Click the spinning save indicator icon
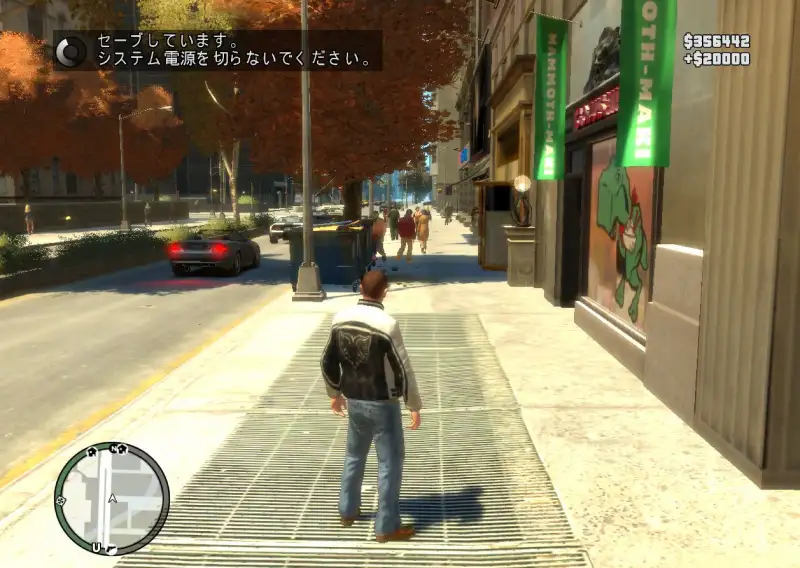 click(x=70, y=50)
